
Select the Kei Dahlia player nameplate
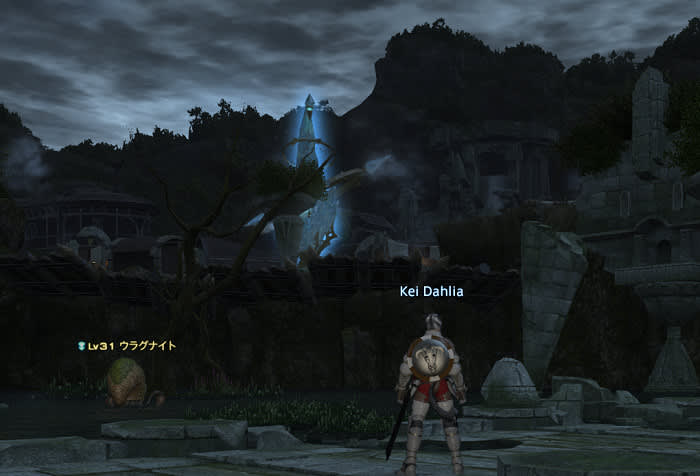[430, 291]
